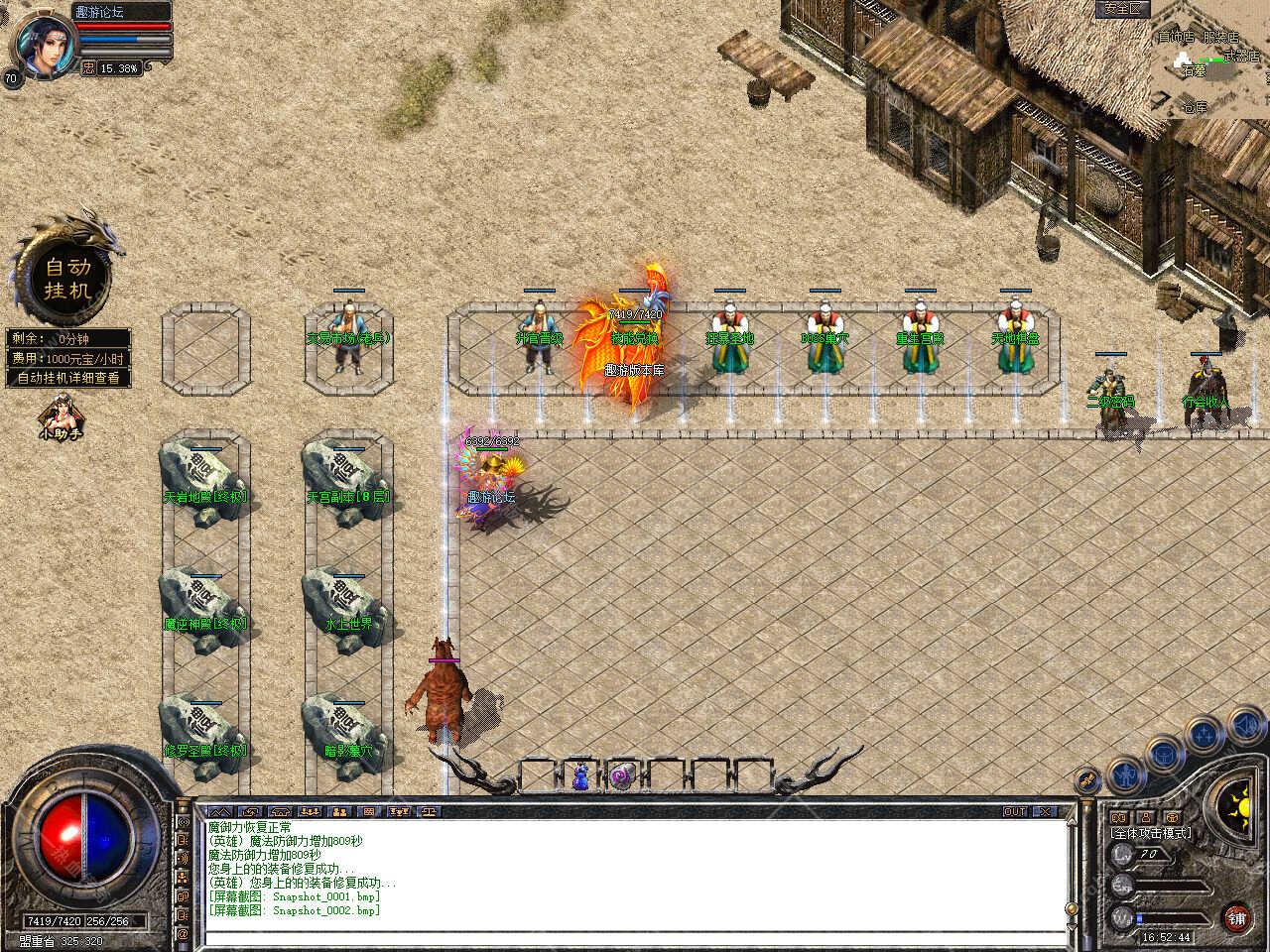Click the OUT button on chat panel

[1015, 811]
